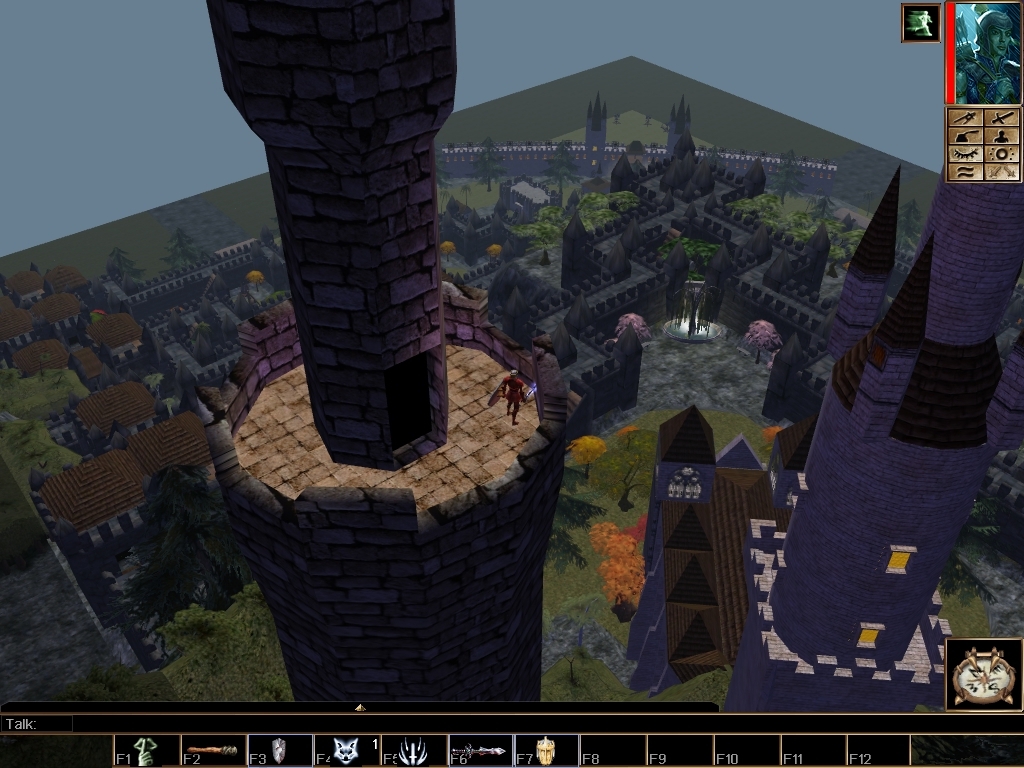Viewport: 1024px width, 768px height.
Task: Use the F1 green hand quickslot
Action: tap(147, 751)
